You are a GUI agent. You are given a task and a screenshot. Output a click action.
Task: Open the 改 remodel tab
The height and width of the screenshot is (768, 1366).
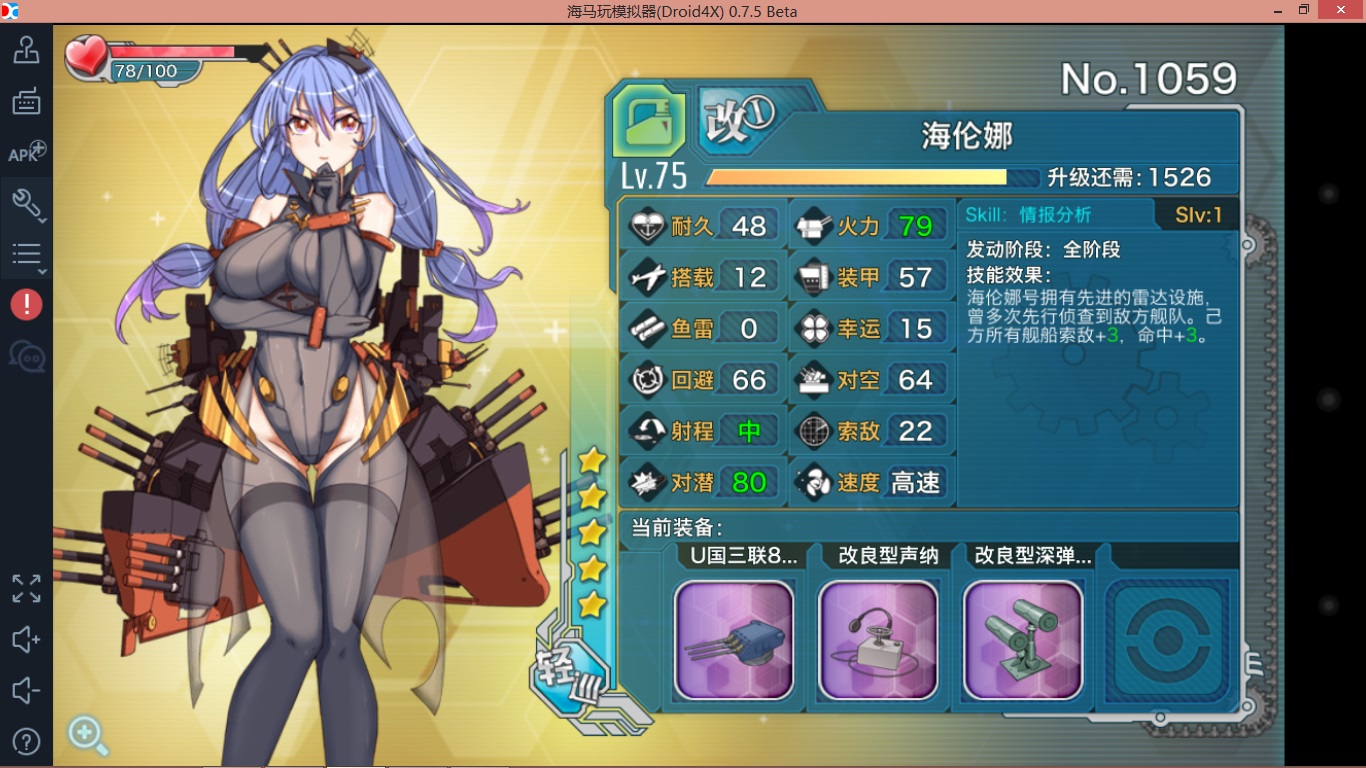click(x=738, y=121)
